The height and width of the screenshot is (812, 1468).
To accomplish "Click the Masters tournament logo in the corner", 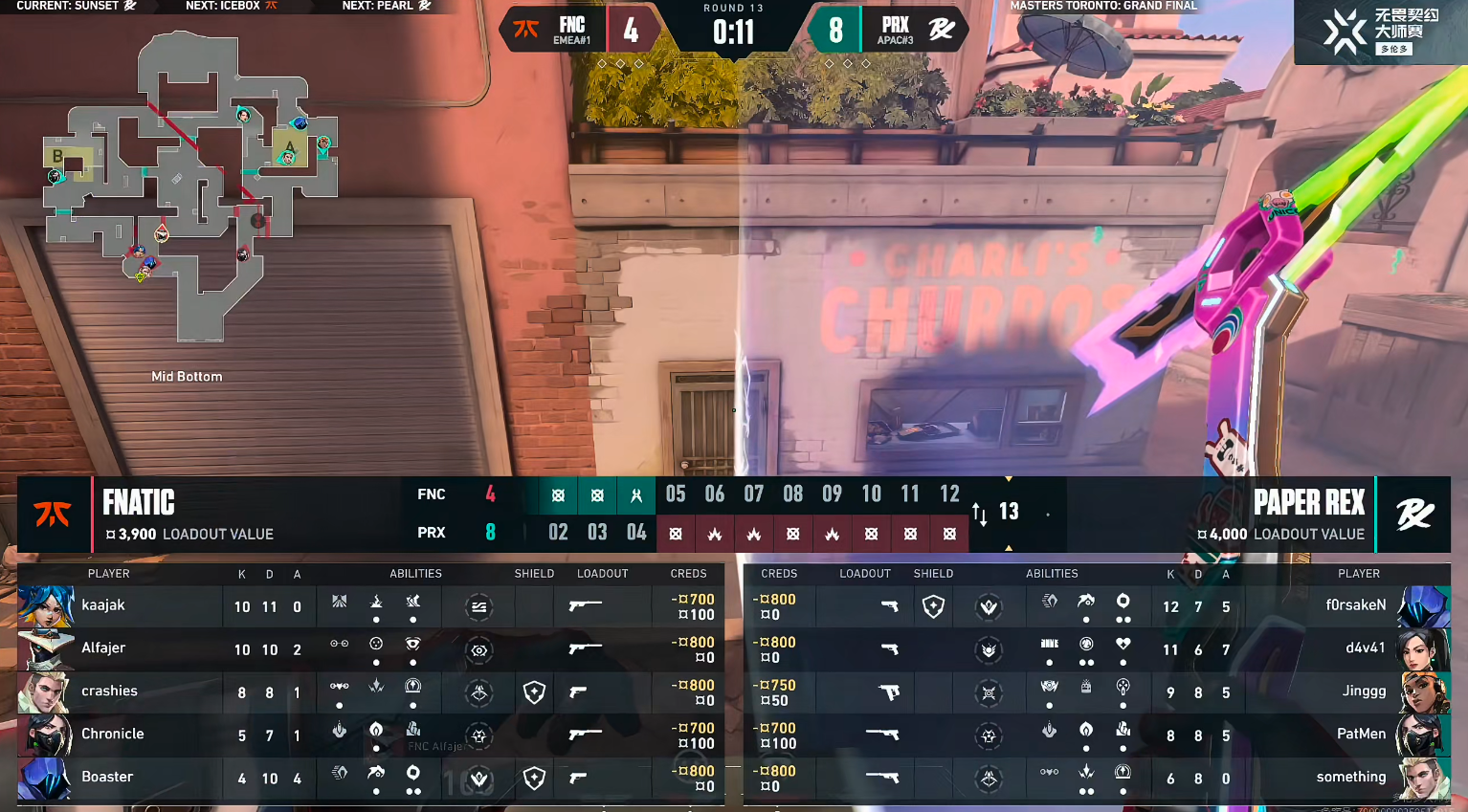I will 1380,32.
